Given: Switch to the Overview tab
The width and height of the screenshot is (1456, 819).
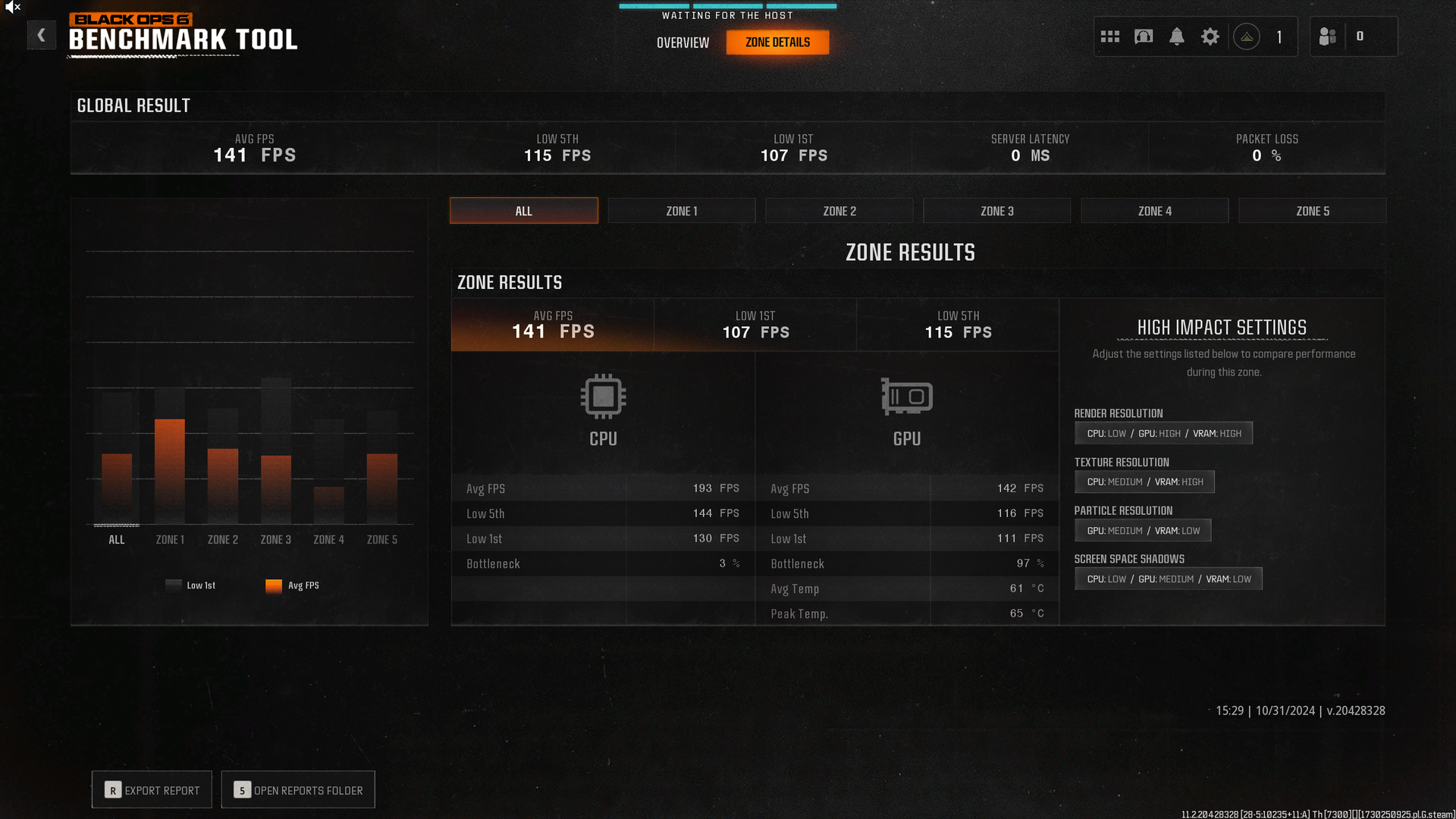Looking at the screenshot, I should (x=682, y=42).
